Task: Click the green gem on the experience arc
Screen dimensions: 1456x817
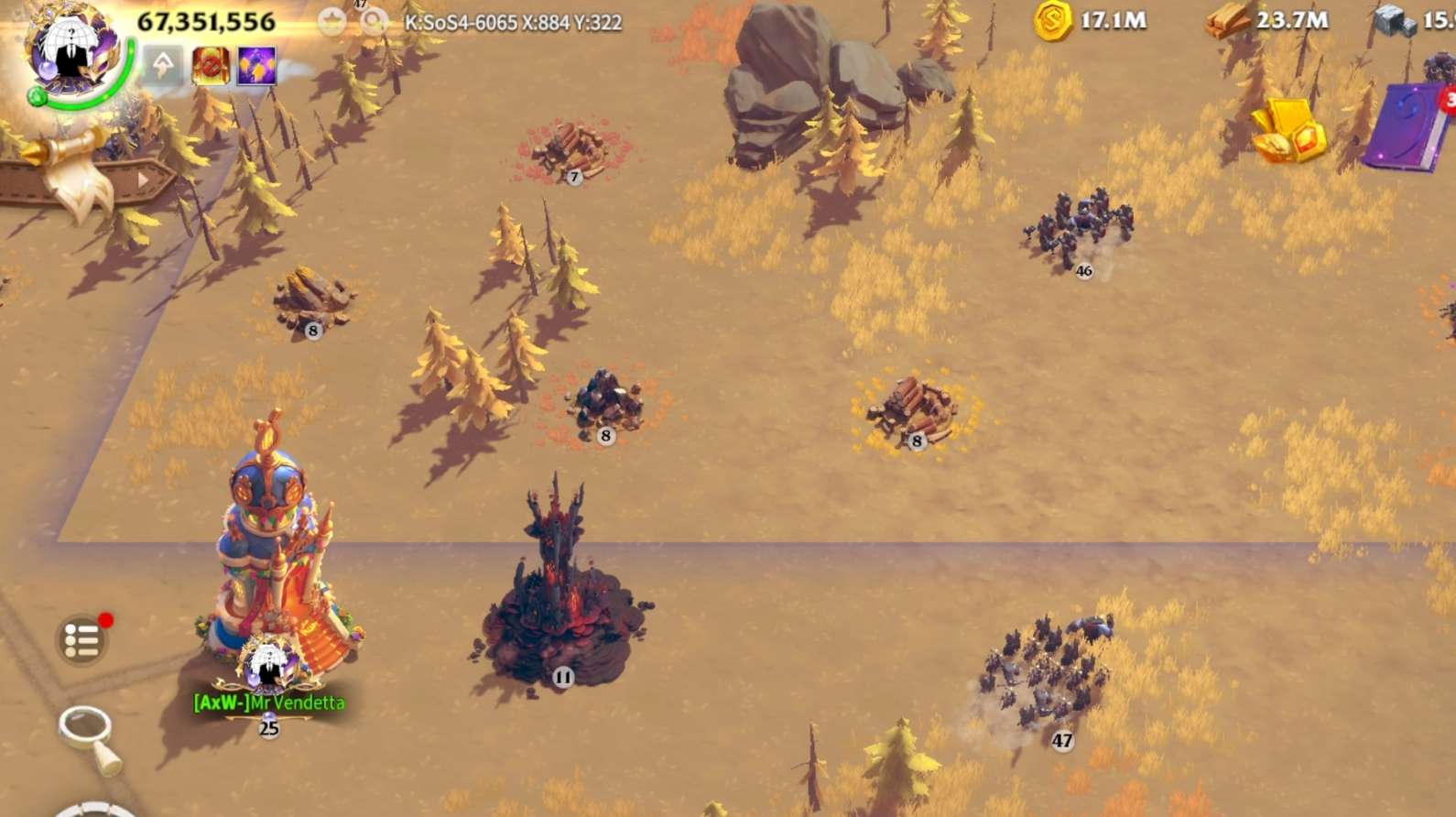Action: tap(38, 98)
